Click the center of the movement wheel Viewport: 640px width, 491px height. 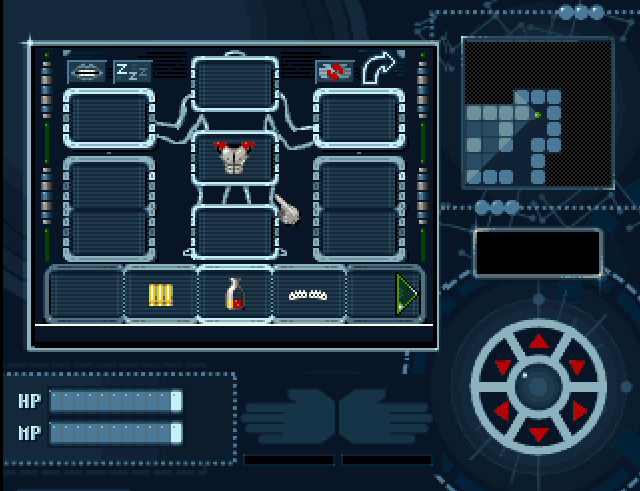[x=539, y=387]
